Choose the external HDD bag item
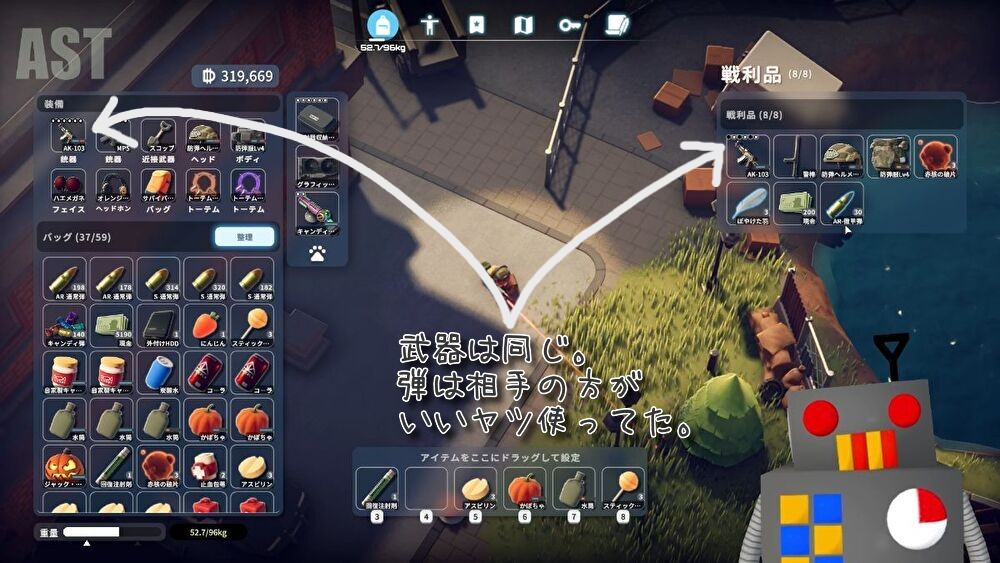1000x563 pixels. click(159, 325)
